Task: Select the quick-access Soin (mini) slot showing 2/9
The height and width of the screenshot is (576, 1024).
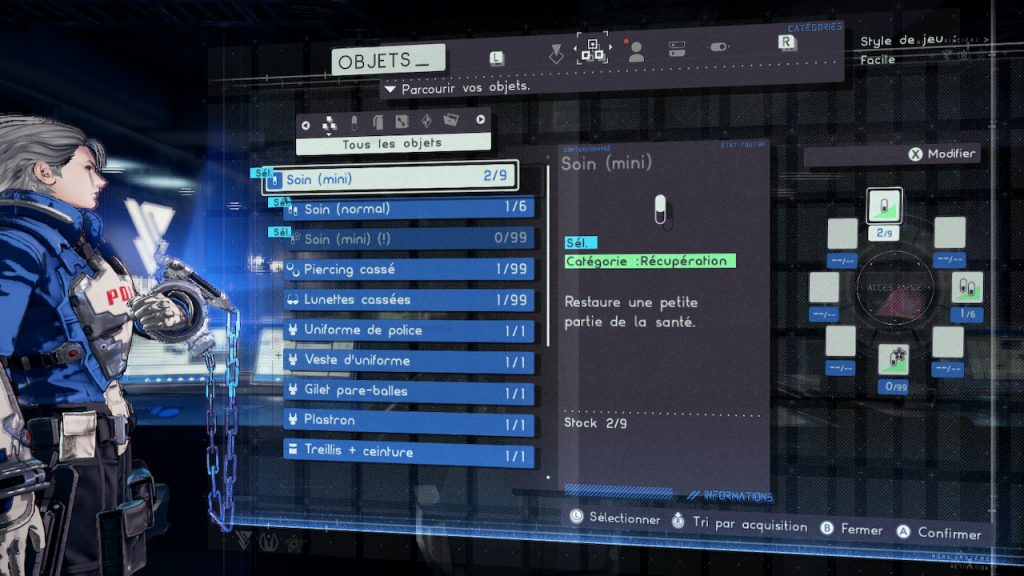Action: point(883,208)
